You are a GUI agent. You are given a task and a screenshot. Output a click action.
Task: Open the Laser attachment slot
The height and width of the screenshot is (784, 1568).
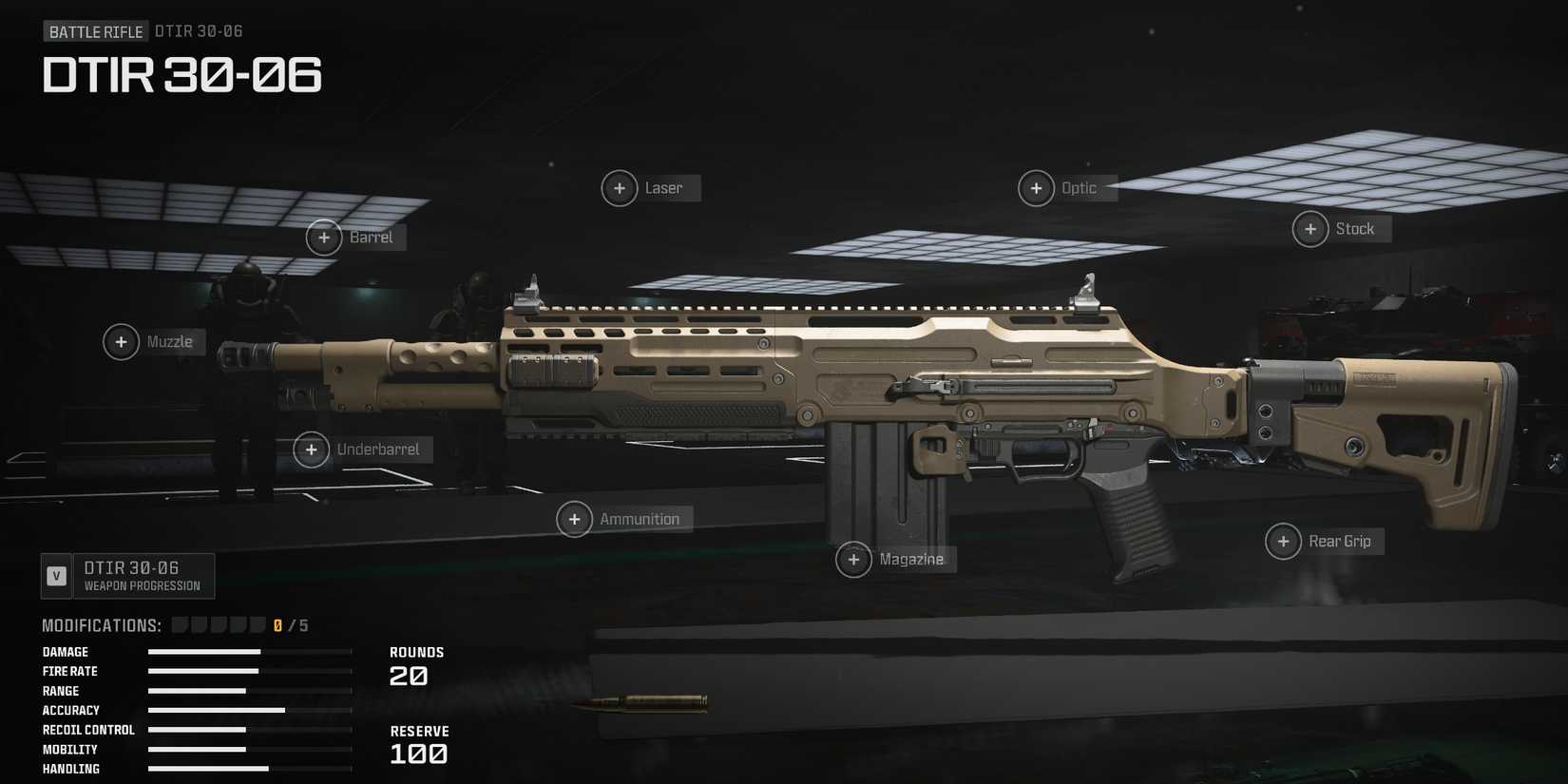pos(619,187)
